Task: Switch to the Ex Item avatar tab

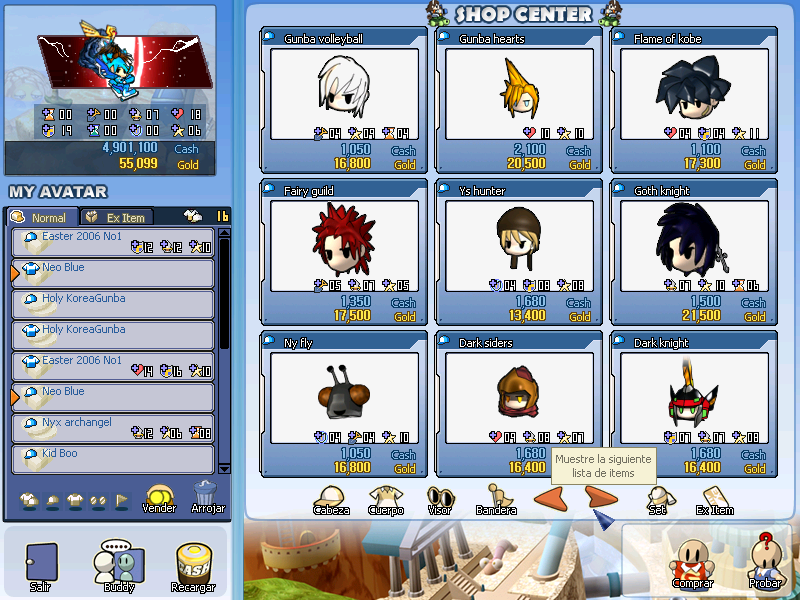Action: pos(116,217)
